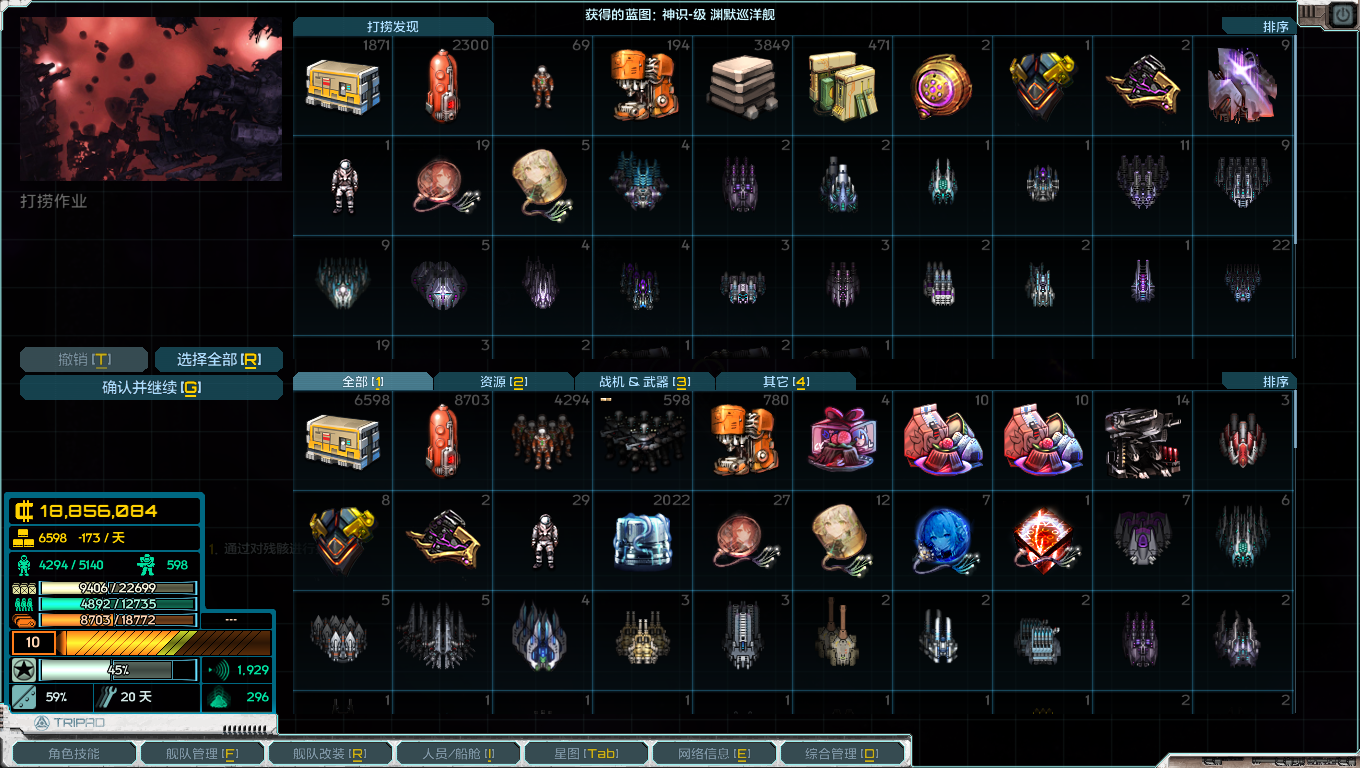Screen dimensions: 1360x768
Task: Switch to the 其它 [4] tab
Action: click(786, 381)
